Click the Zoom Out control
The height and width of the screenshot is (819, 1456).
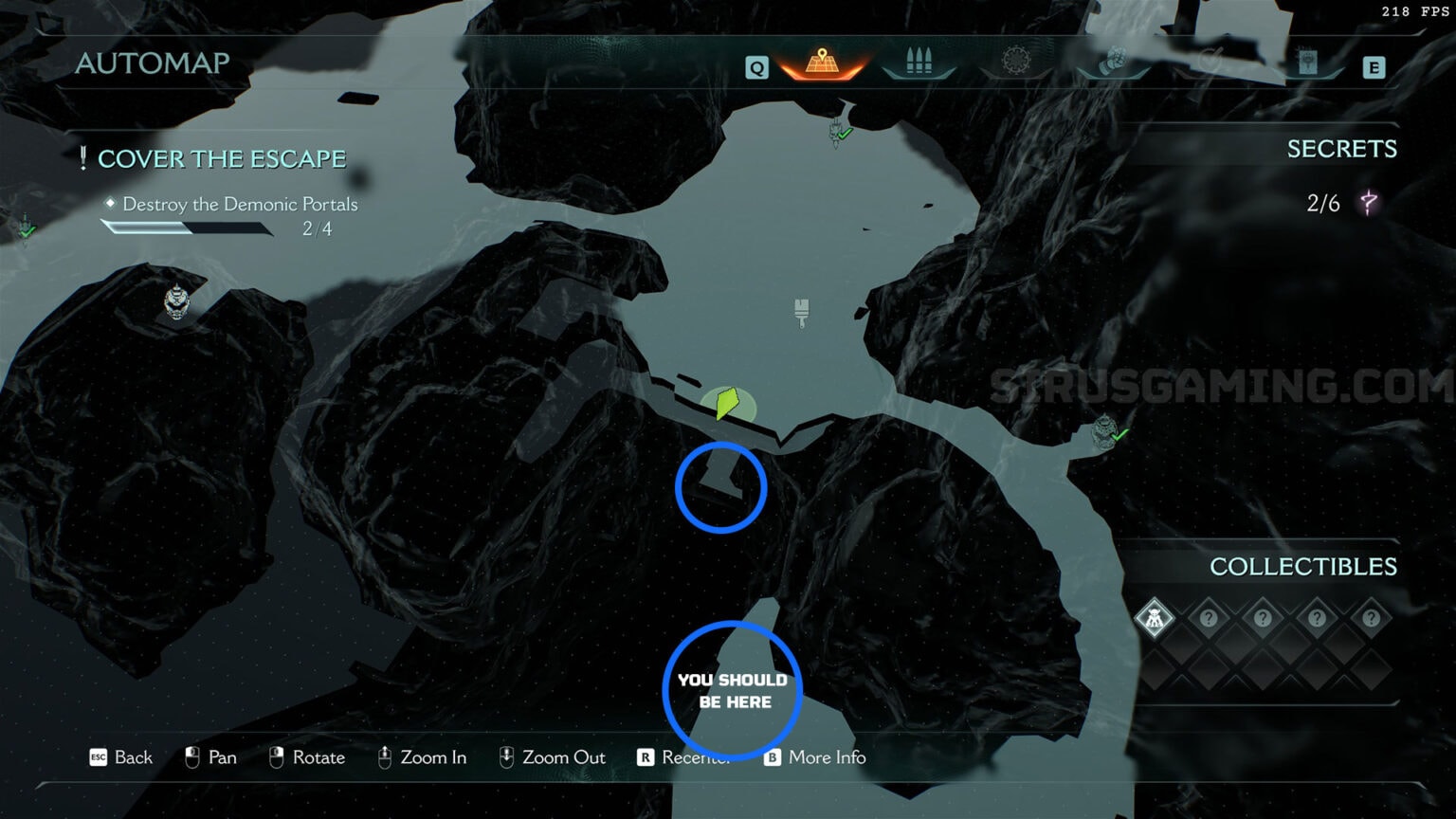click(x=552, y=757)
